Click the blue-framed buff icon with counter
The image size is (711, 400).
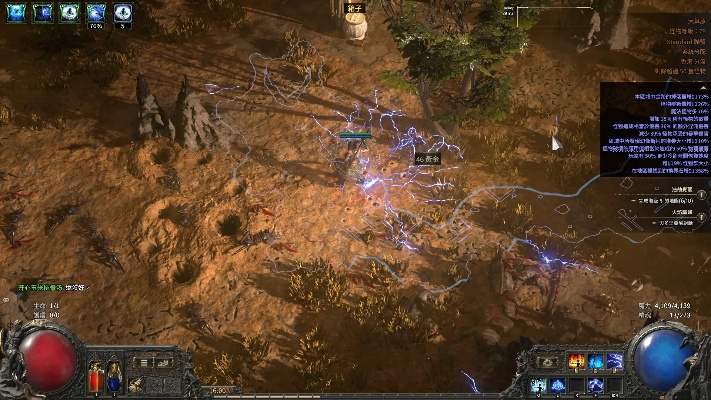pos(122,12)
